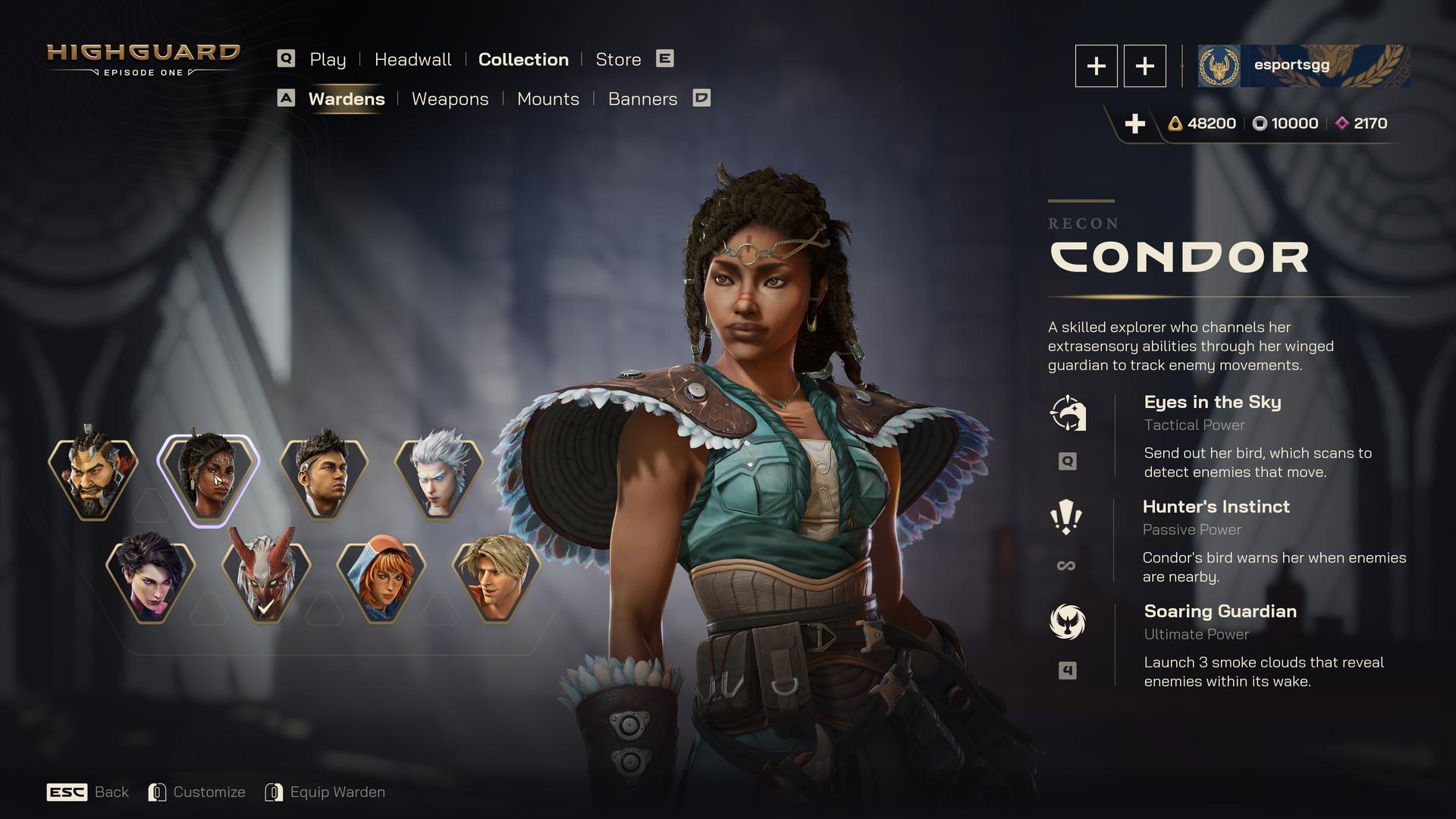Add currency with the plus button
Viewport: 1456px width, 819px height.
(x=1134, y=124)
